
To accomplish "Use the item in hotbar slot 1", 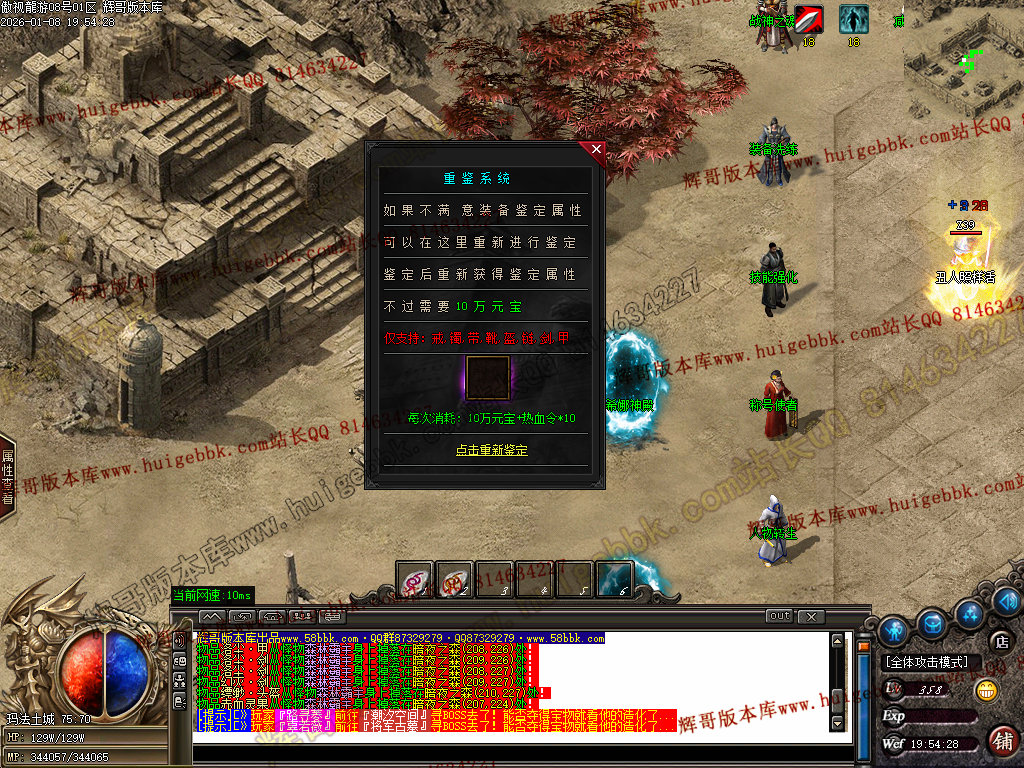I will click(x=415, y=580).
